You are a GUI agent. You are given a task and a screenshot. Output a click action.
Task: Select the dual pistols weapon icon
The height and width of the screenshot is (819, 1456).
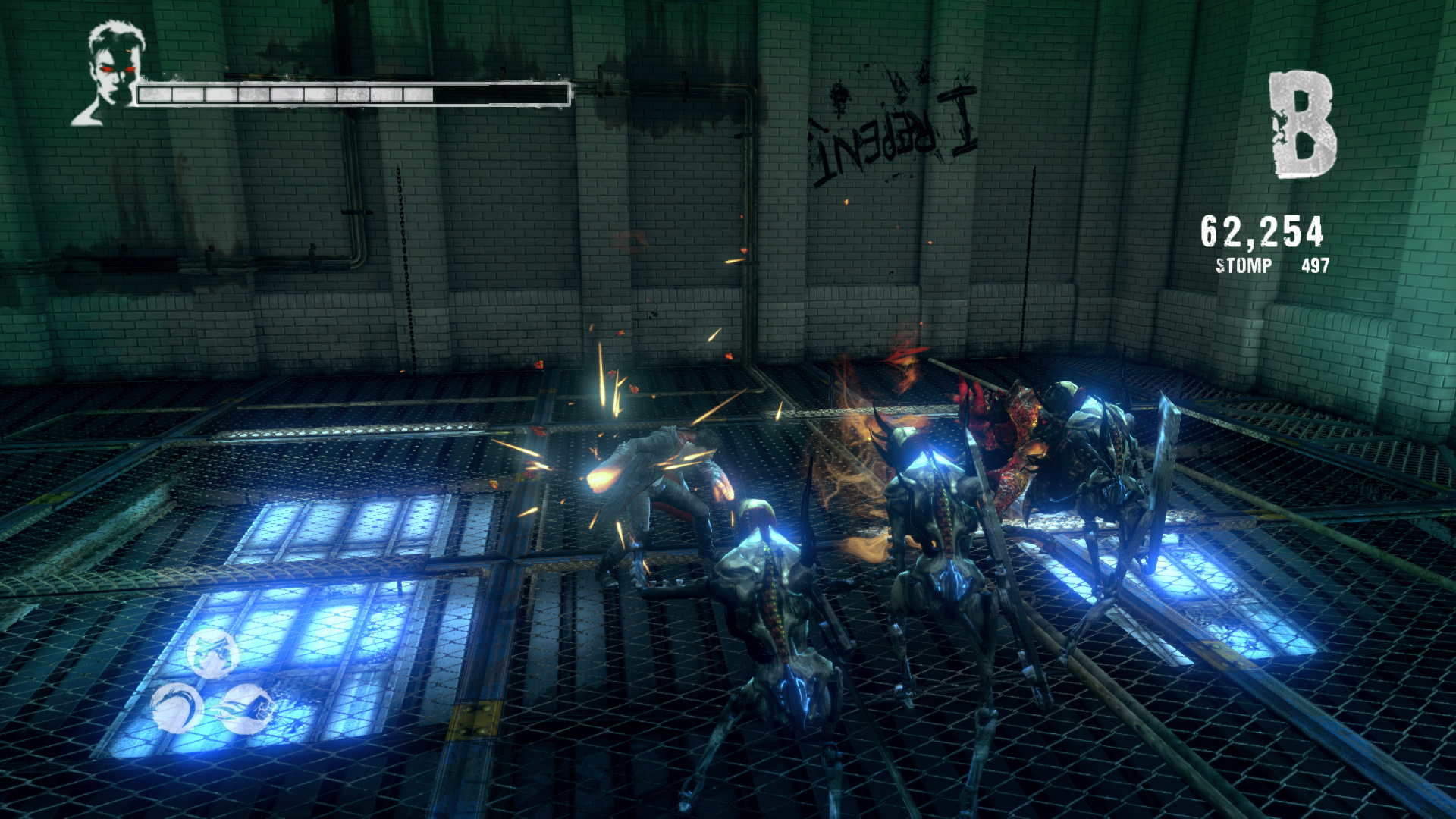tap(212, 652)
